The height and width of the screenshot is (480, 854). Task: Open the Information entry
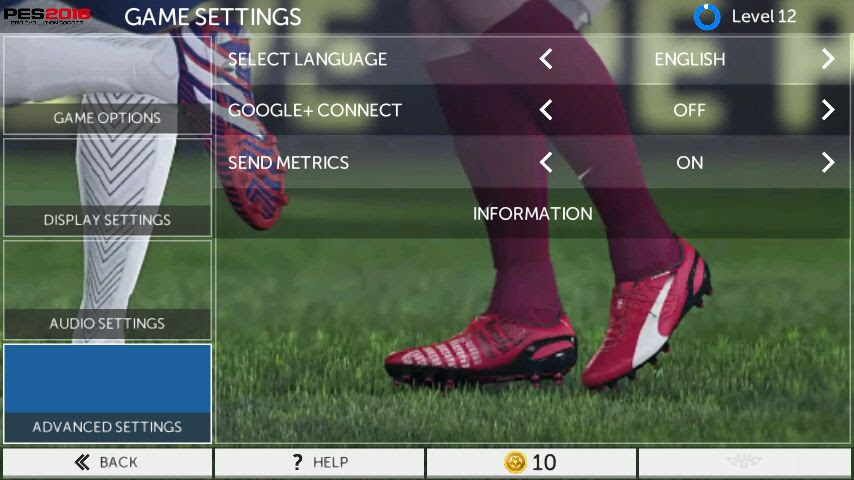533,214
